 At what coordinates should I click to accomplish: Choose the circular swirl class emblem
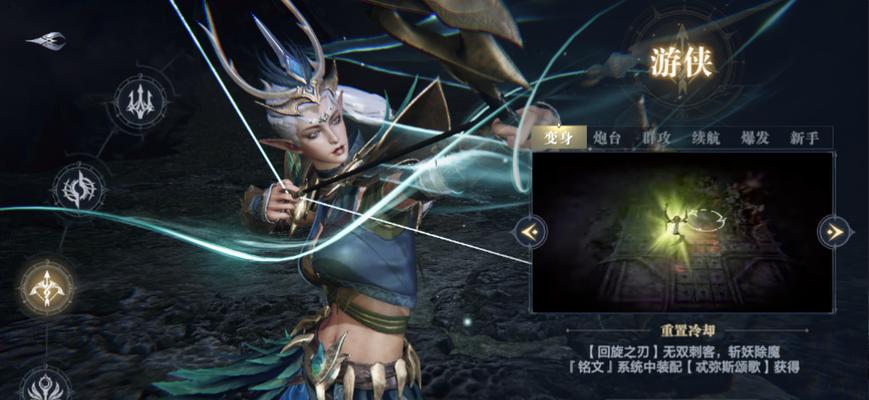pos(79,187)
